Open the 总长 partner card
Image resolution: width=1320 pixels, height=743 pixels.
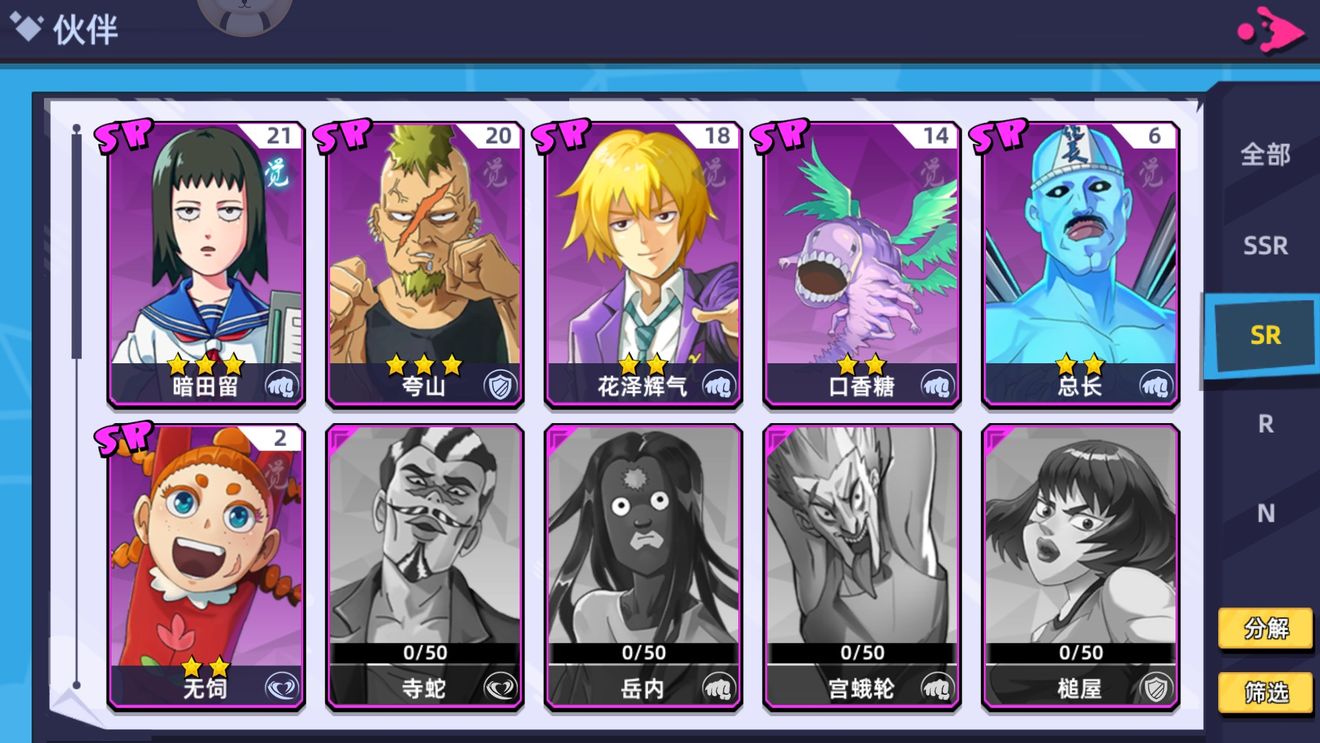(1080, 265)
